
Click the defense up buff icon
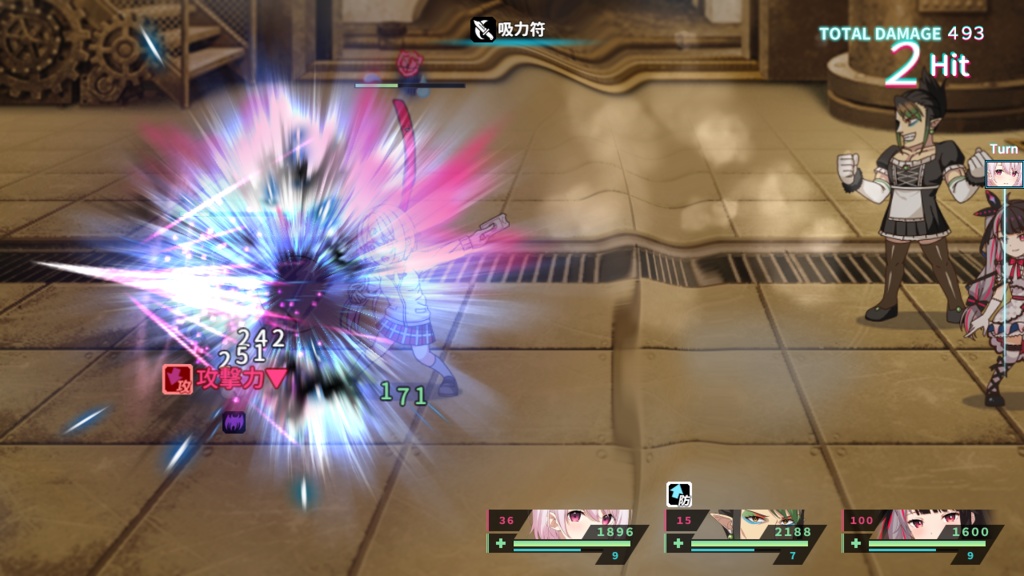pyautogui.click(x=679, y=494)
